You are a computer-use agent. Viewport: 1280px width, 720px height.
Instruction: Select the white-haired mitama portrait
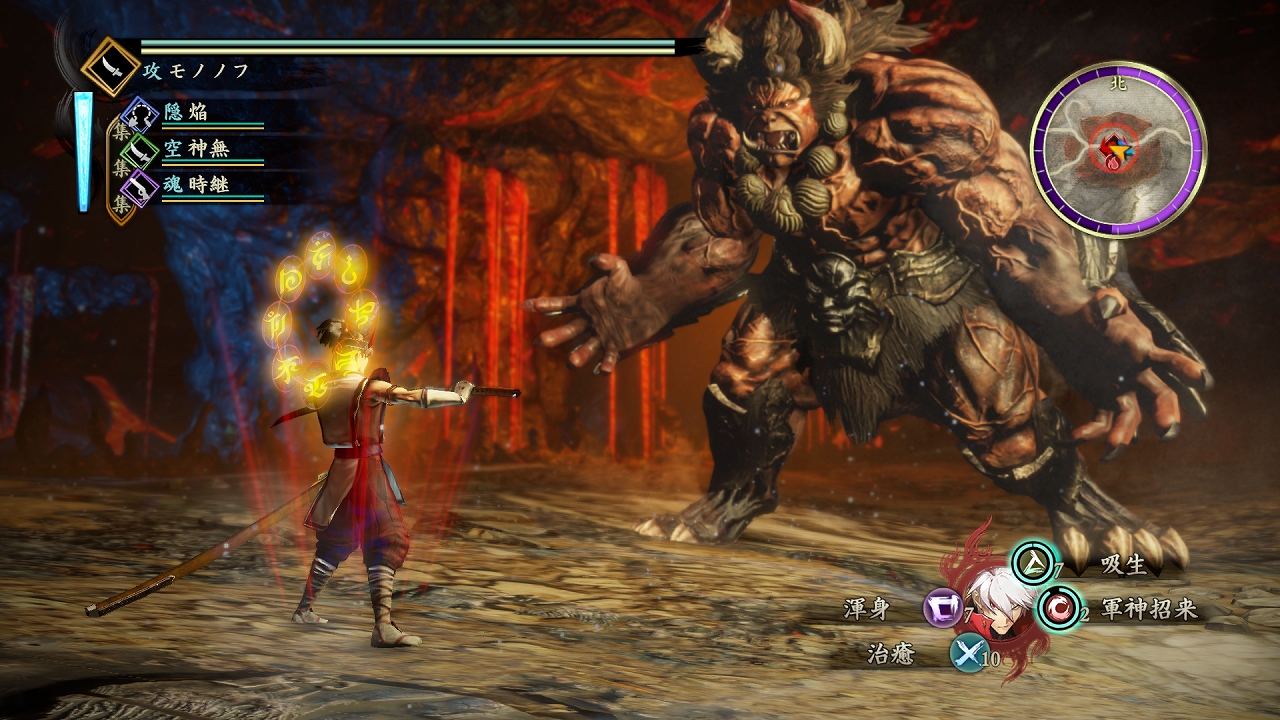(999, 598)
